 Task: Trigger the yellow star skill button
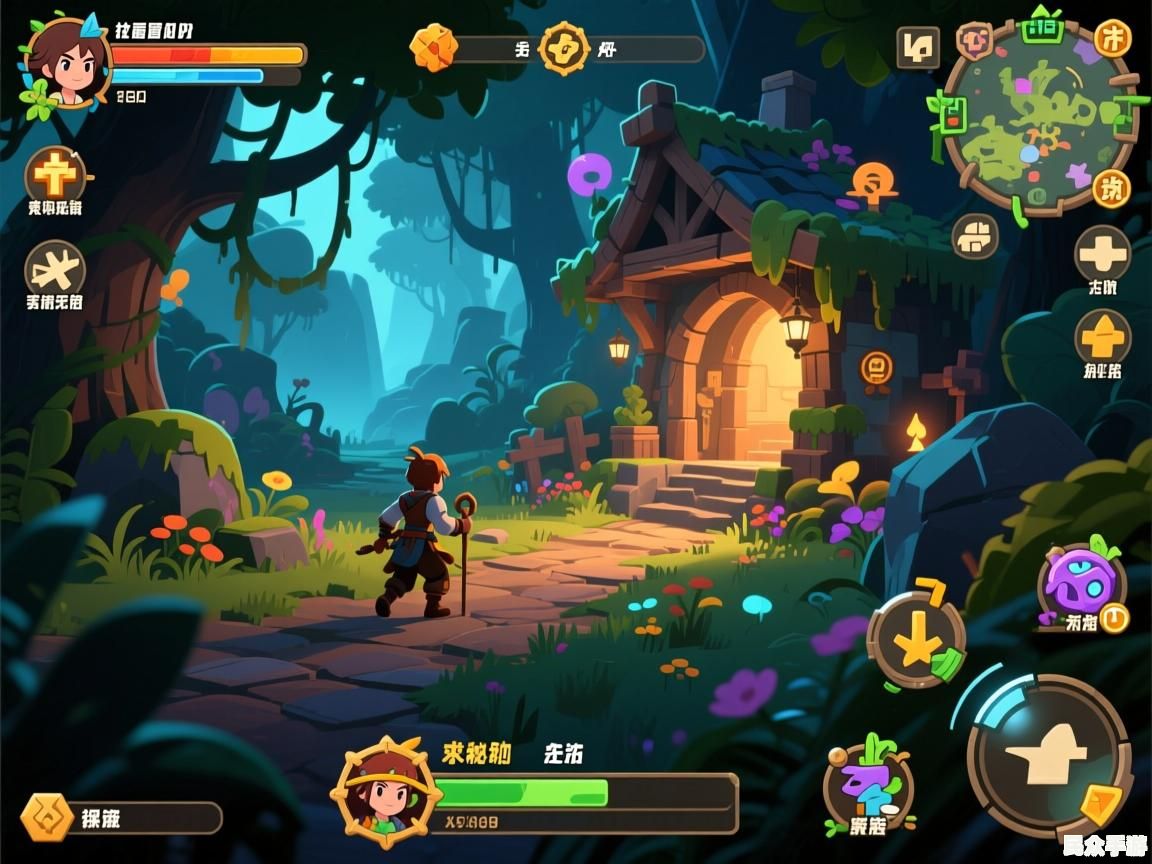point(916,640)
